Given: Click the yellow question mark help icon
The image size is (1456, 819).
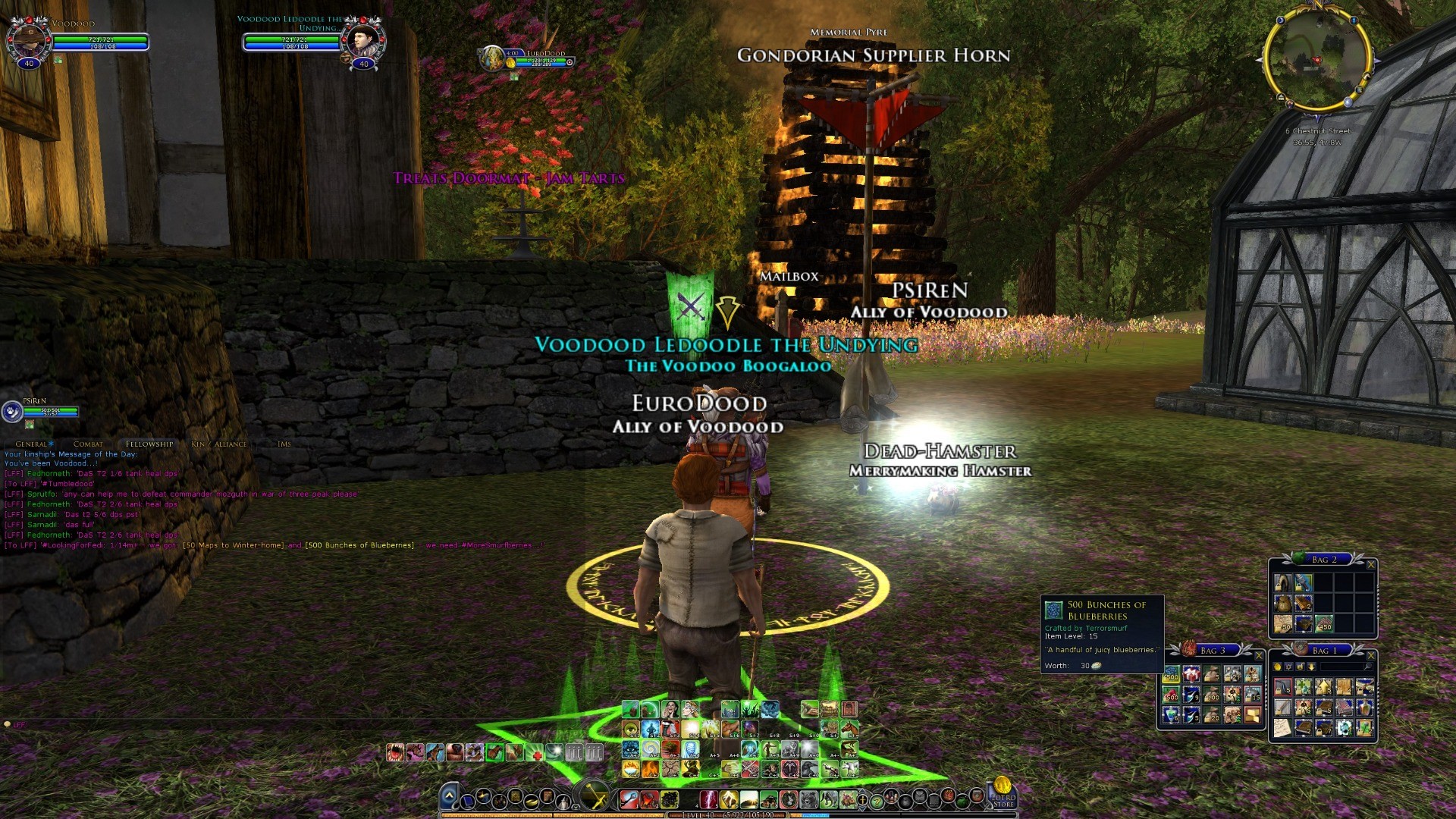Looking at the screenshot, I should pos(877,800).
